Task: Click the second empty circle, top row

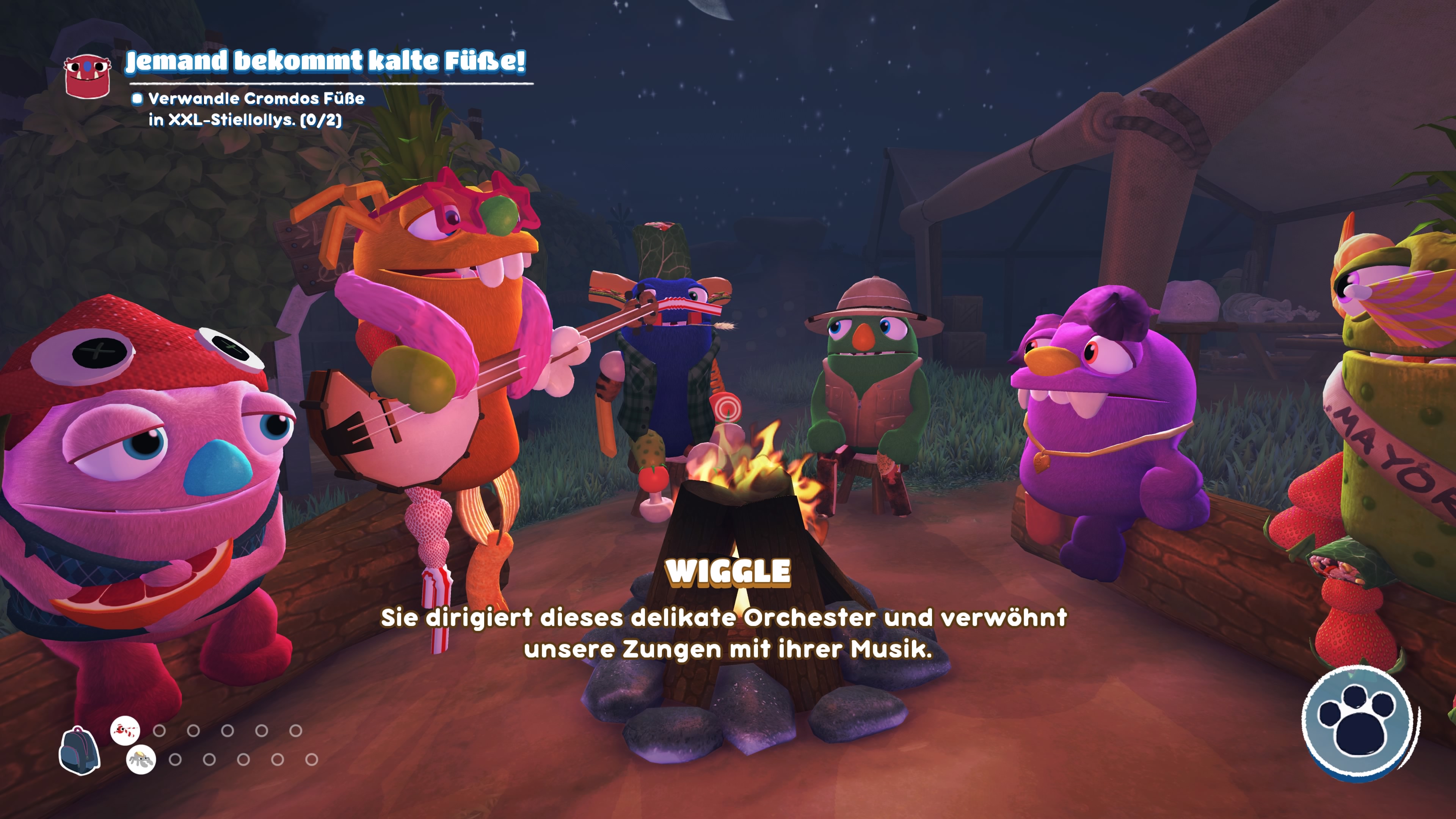Action: (x=194, y=731)
